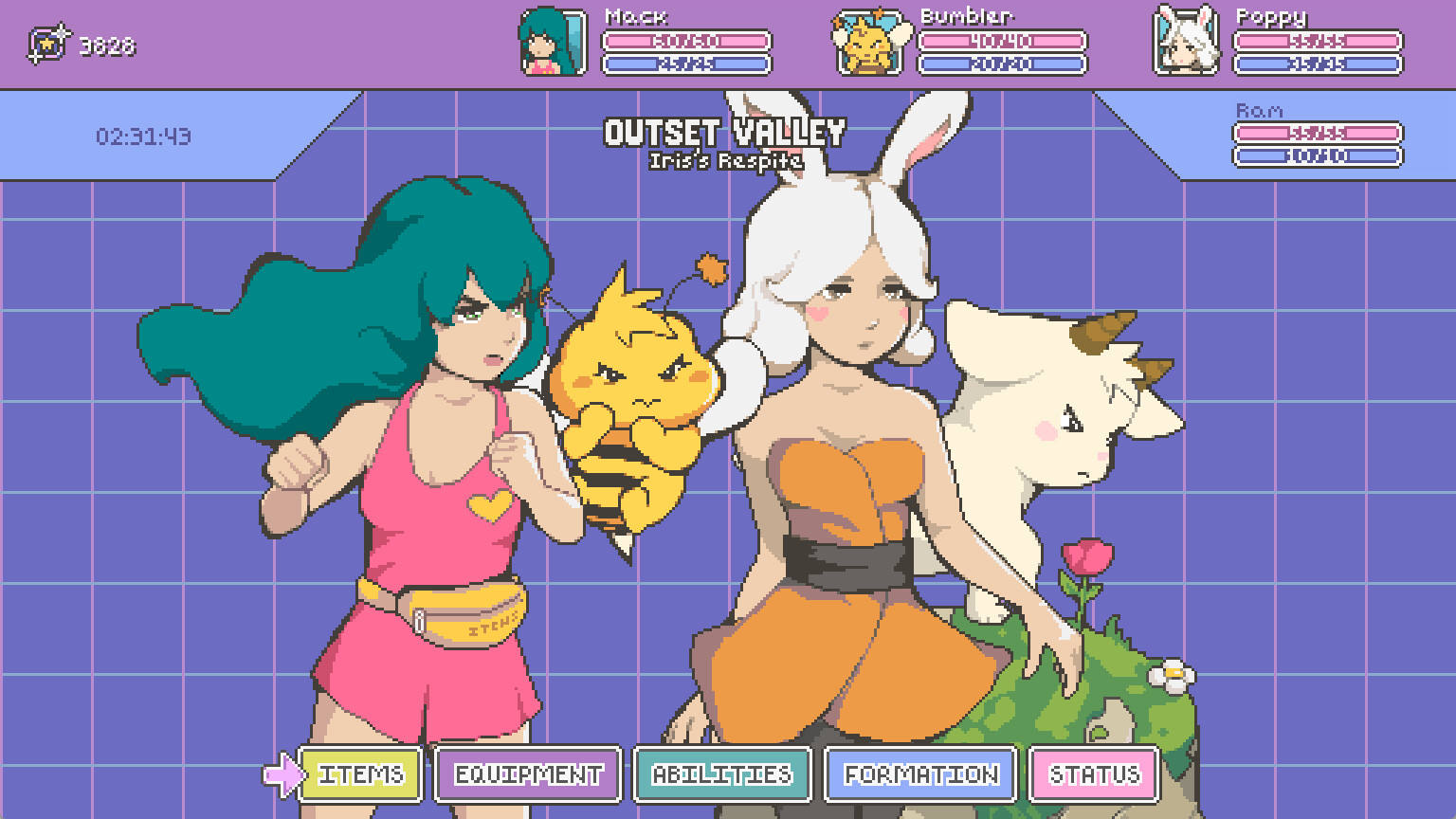Open the ABILITIES menu
Viewport: 1456px width, 819px height.
coord(722,774)
